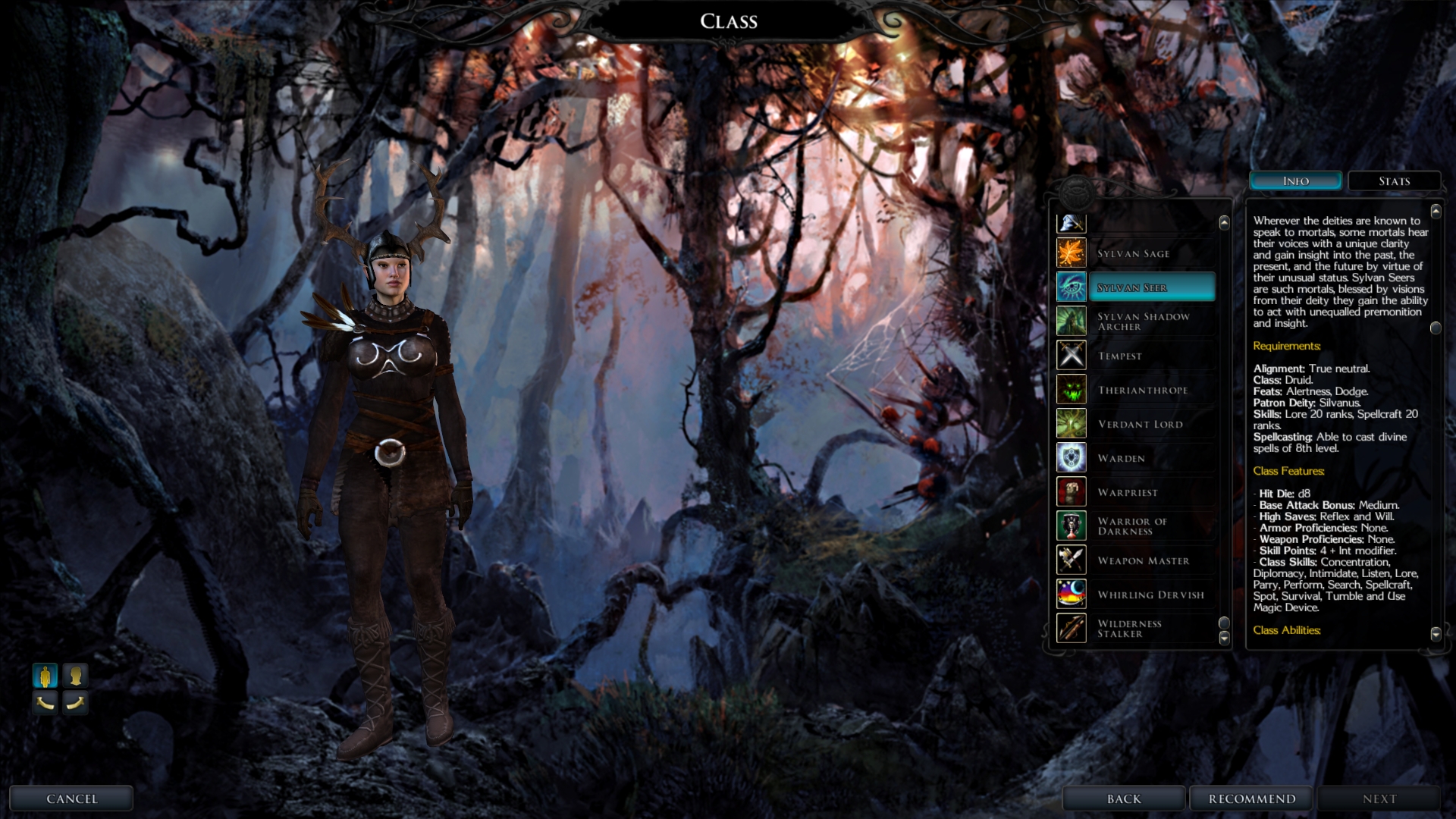The image size is (1456, 819).
Task: Click the class list scroll-down arrow
Action: tap(1224, 639)
